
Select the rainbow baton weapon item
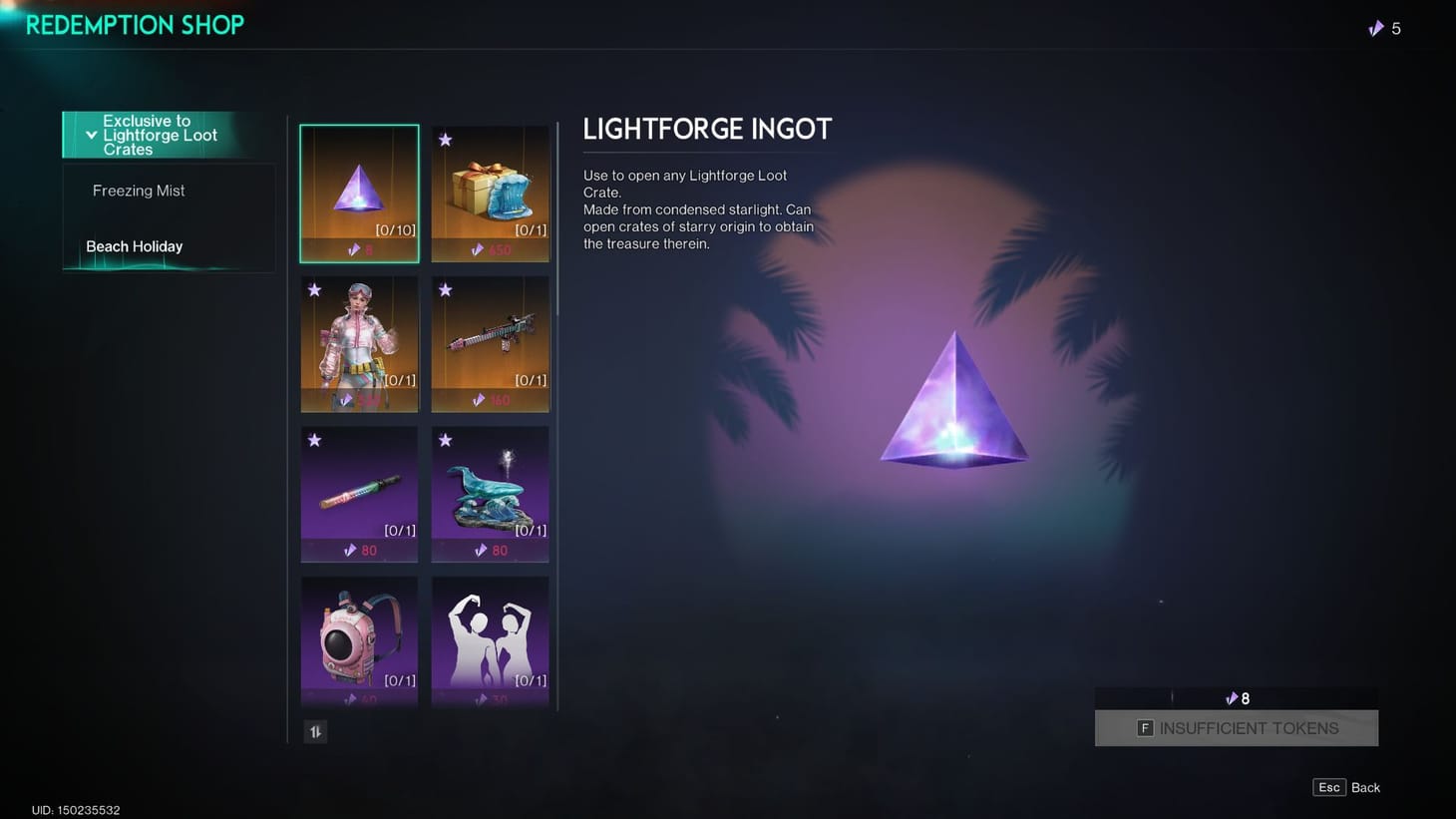click(359, 493)
